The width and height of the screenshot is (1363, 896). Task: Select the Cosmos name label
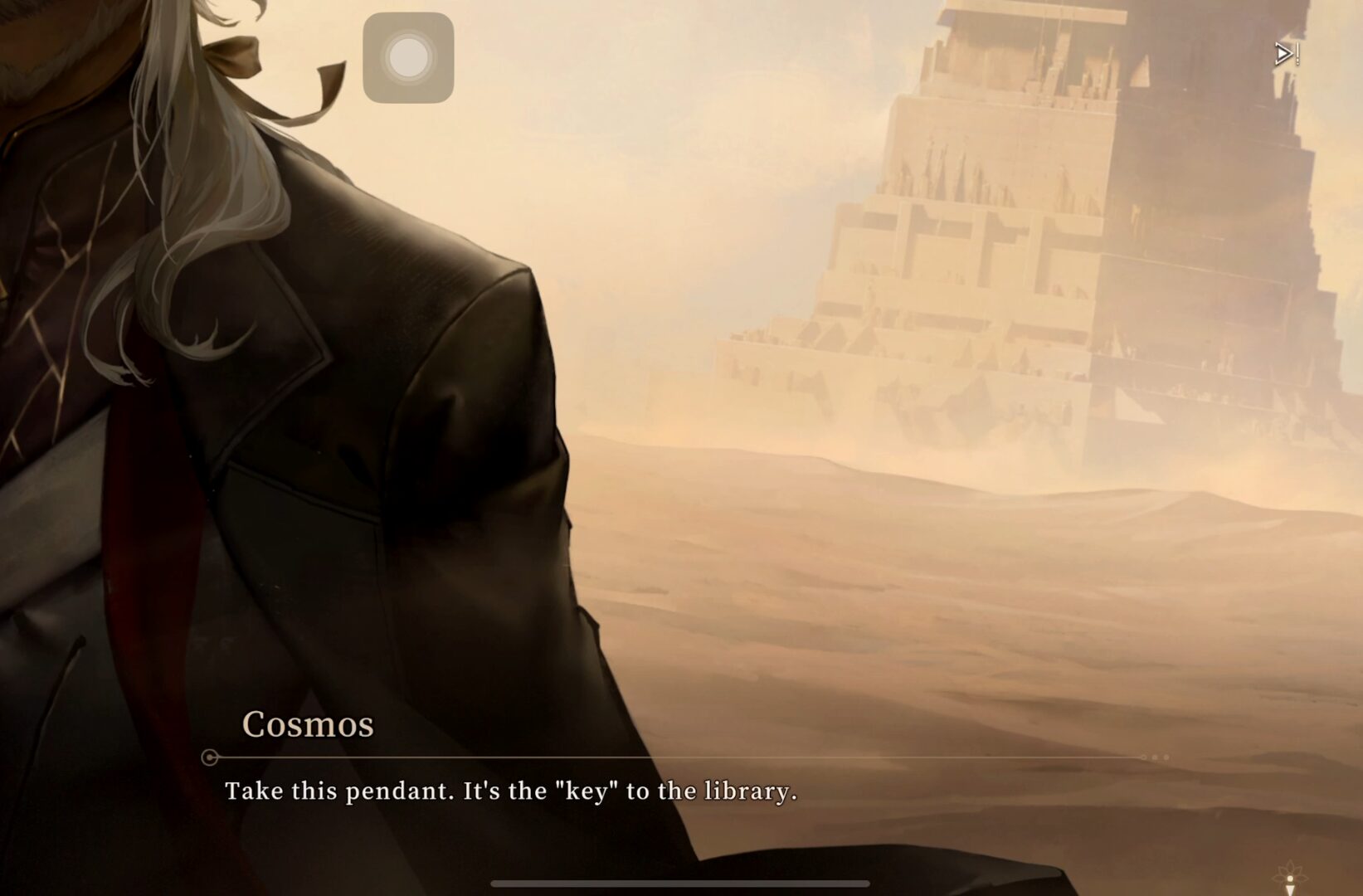coord(308,723)
